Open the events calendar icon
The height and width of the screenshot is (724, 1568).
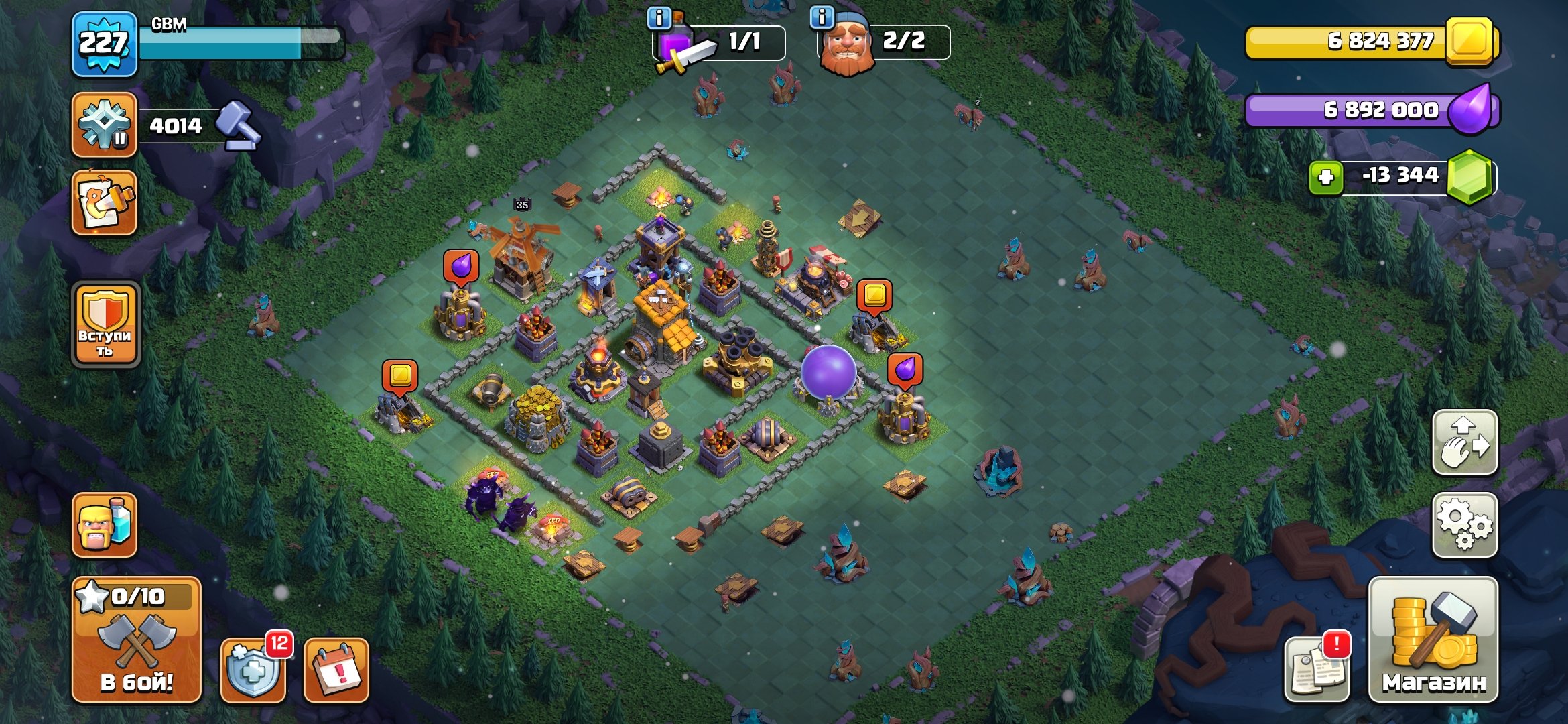coord(336,670)
